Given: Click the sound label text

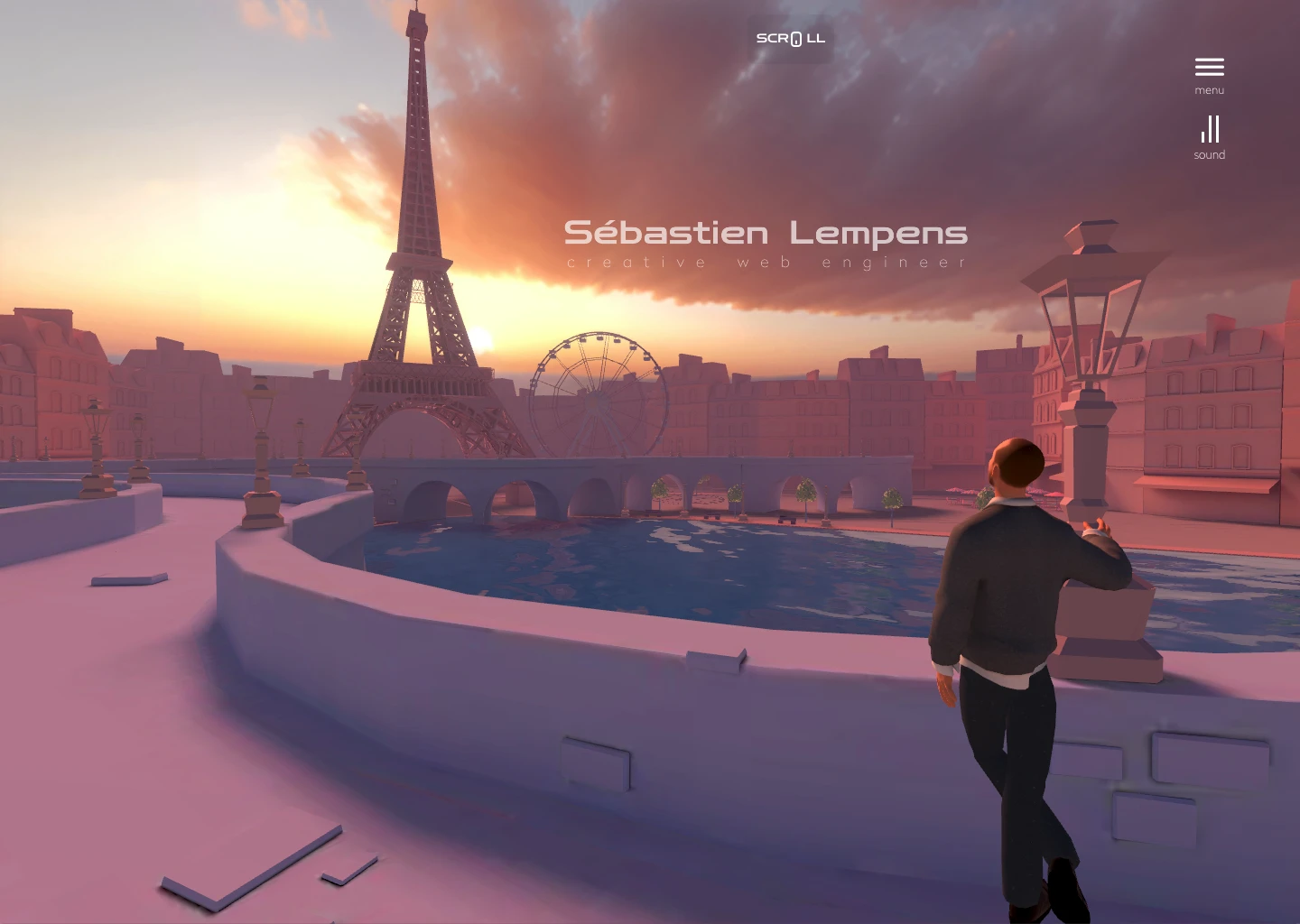Looking at the screenshot, I should [x=1209, y=154].
